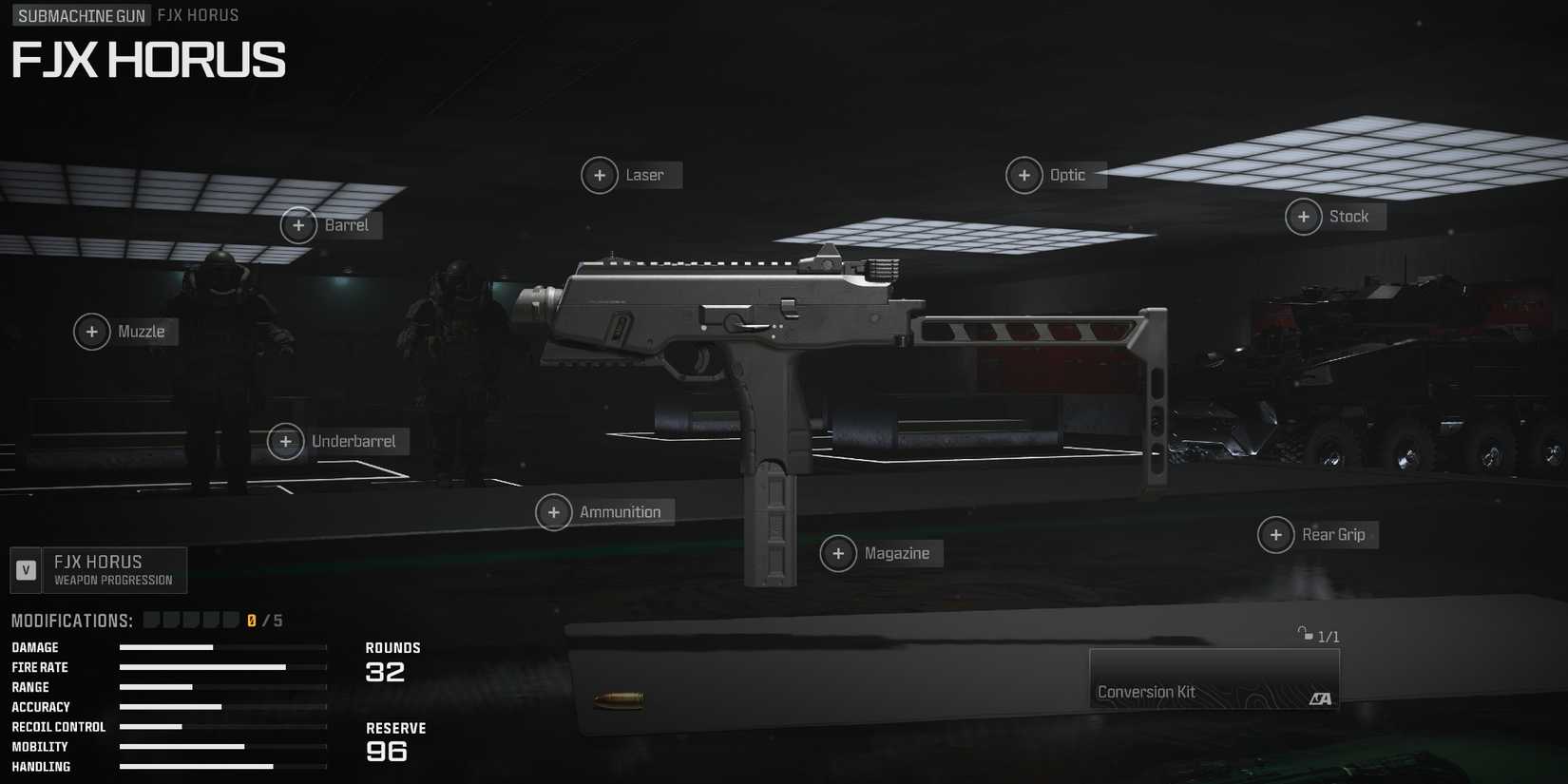Open the Rear Grip attachment slot
The image size is (1568, 784).
[x=1275, y=534]
